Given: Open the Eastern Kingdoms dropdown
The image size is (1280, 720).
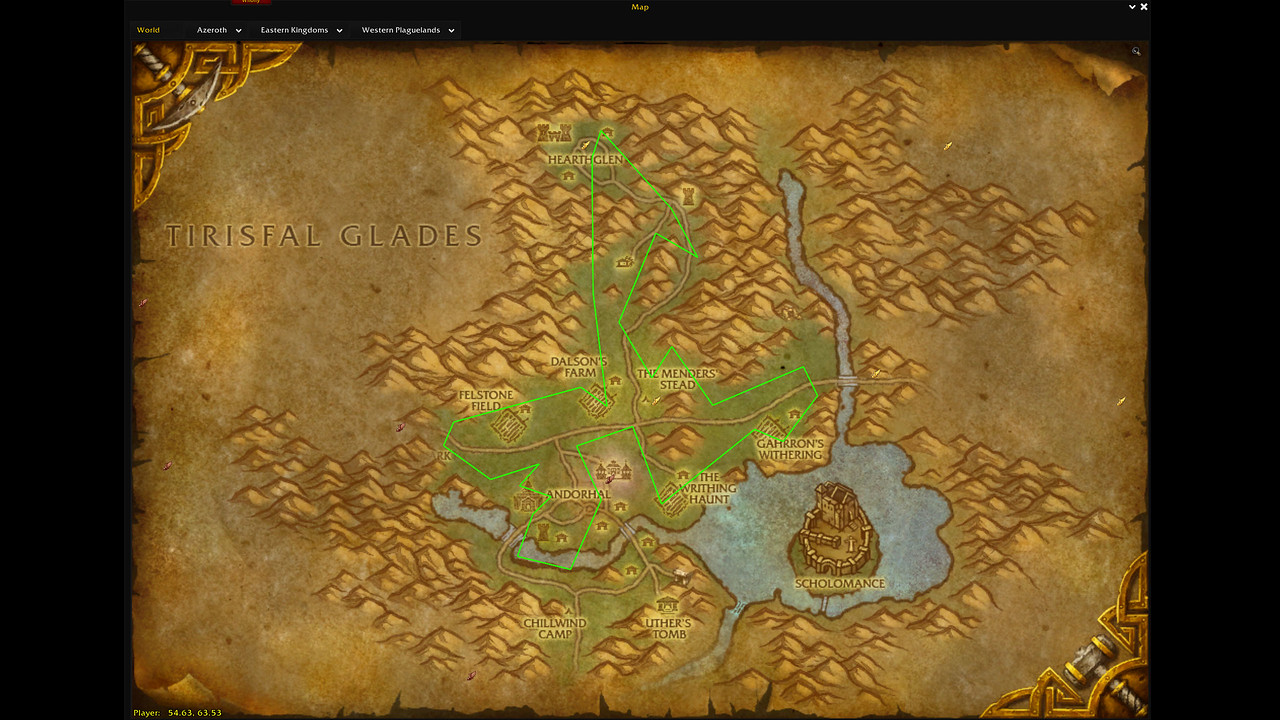Looking at the screenshot, I should coord(300,30).
